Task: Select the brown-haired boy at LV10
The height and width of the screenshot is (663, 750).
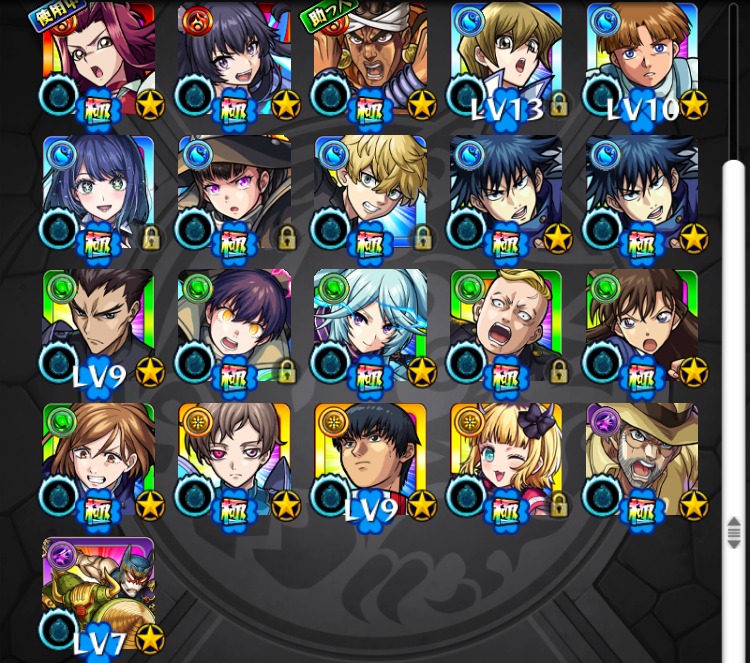Action: 642,60
